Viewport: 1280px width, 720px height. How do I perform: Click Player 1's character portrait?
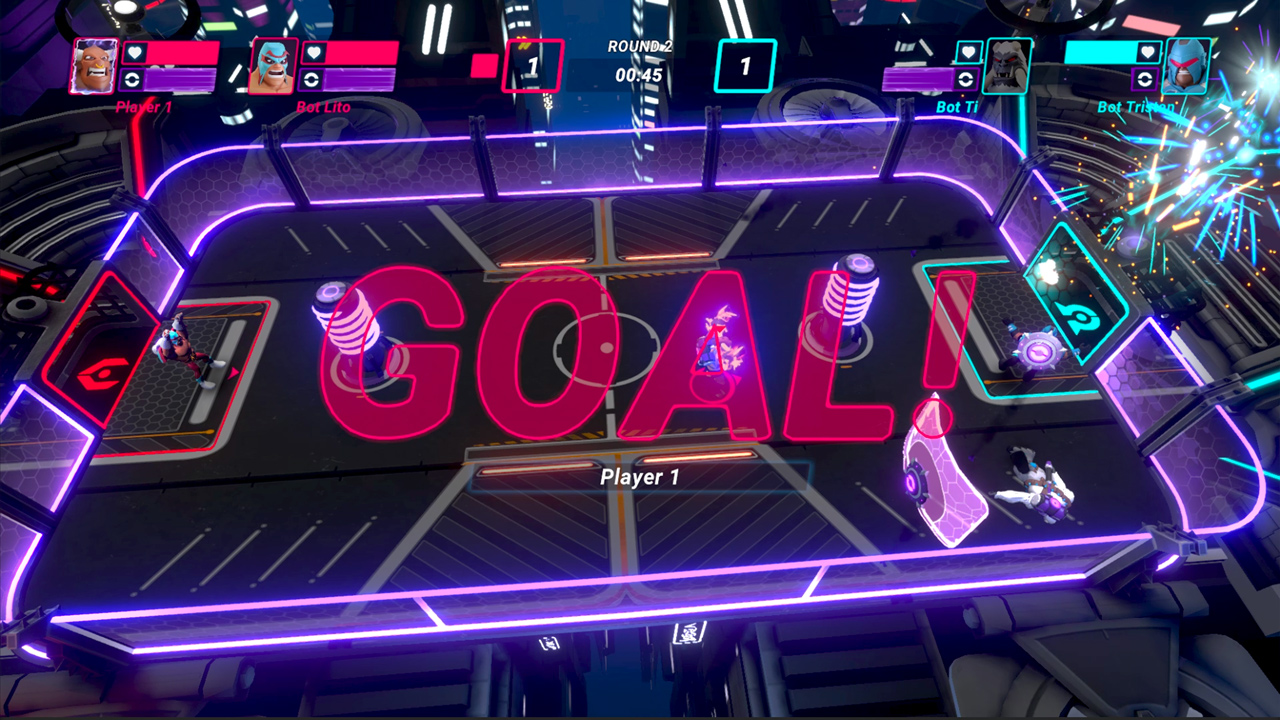click(x=95, y=67)
